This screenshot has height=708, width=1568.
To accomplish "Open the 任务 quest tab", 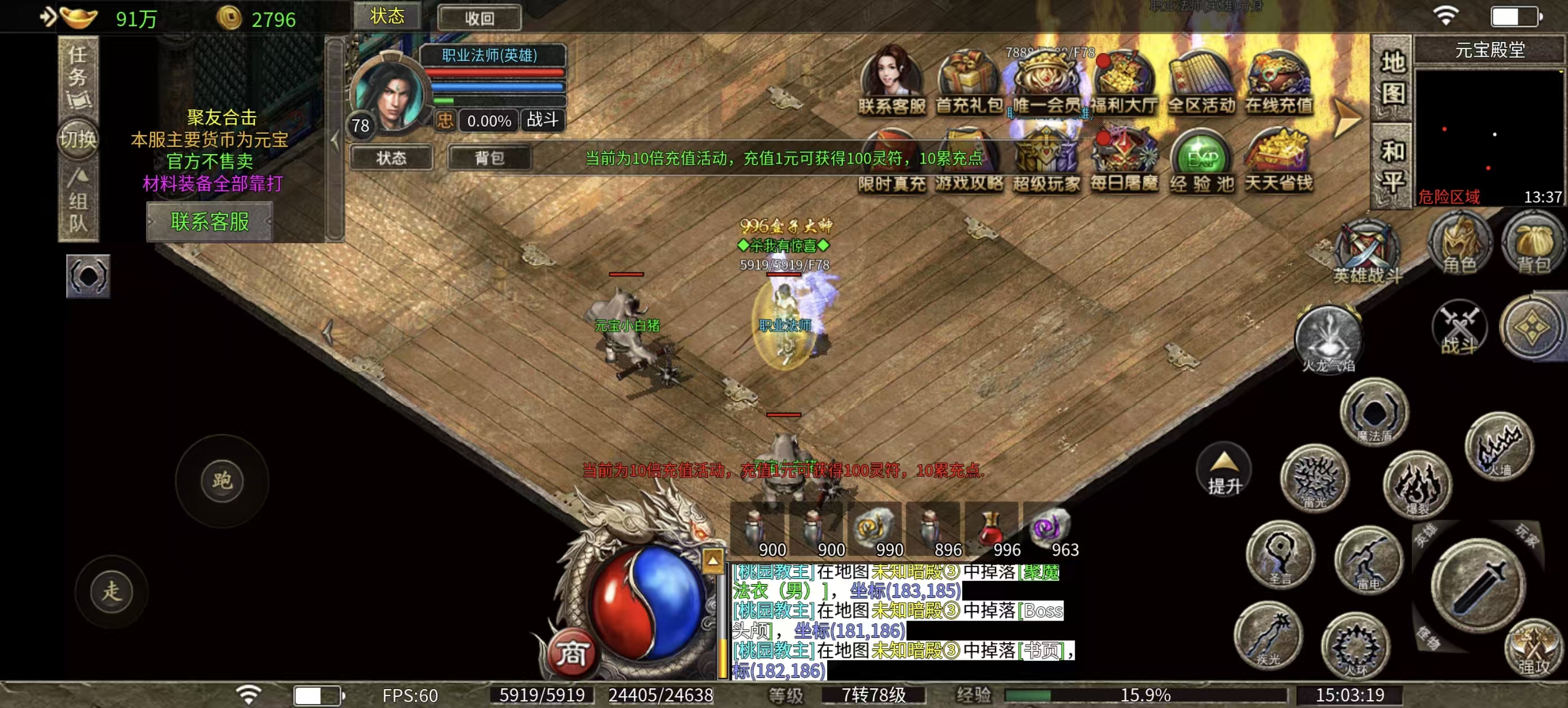I will pos(78,75).
